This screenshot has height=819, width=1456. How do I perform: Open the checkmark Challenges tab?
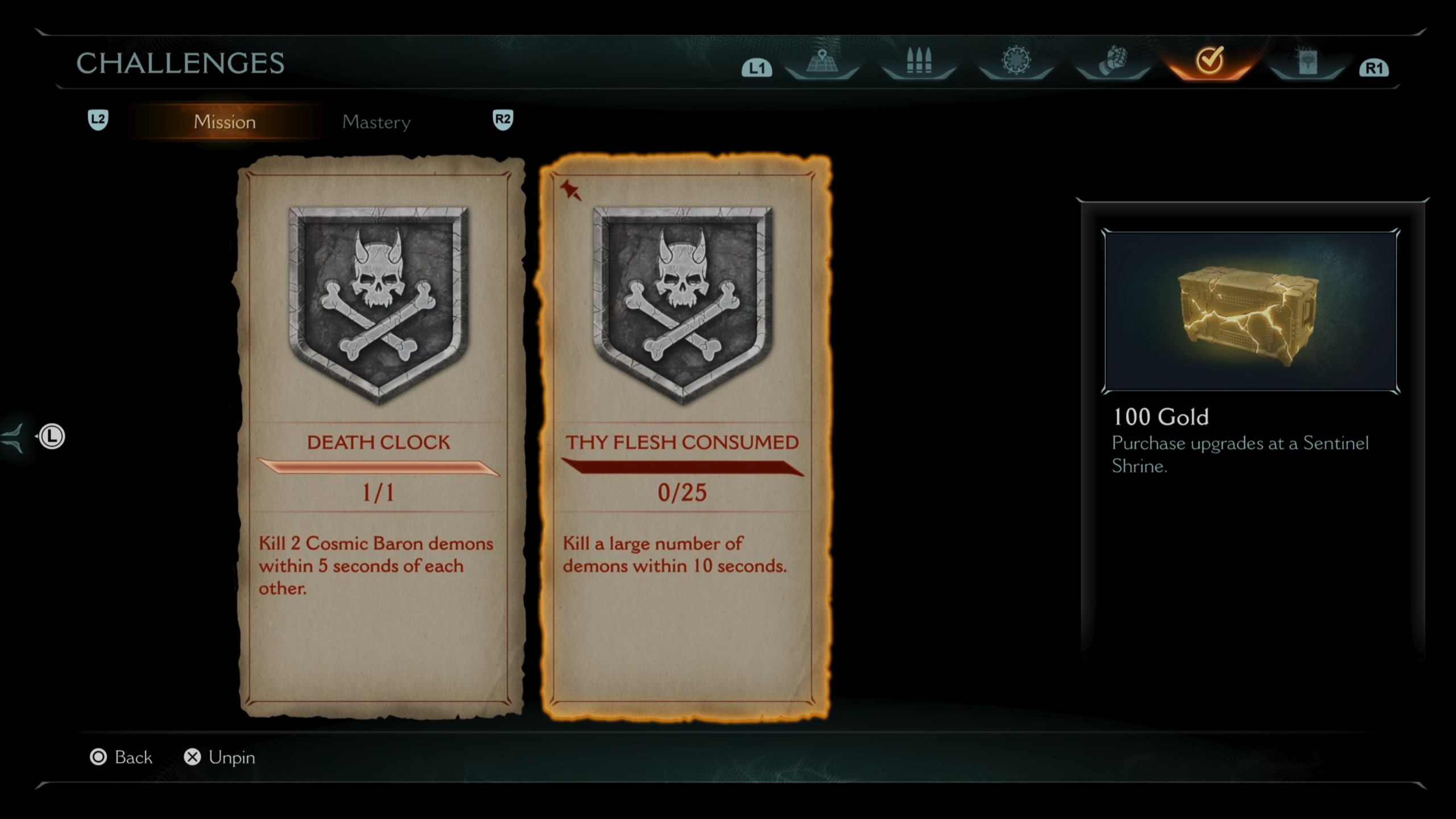tap(1209, 61)
